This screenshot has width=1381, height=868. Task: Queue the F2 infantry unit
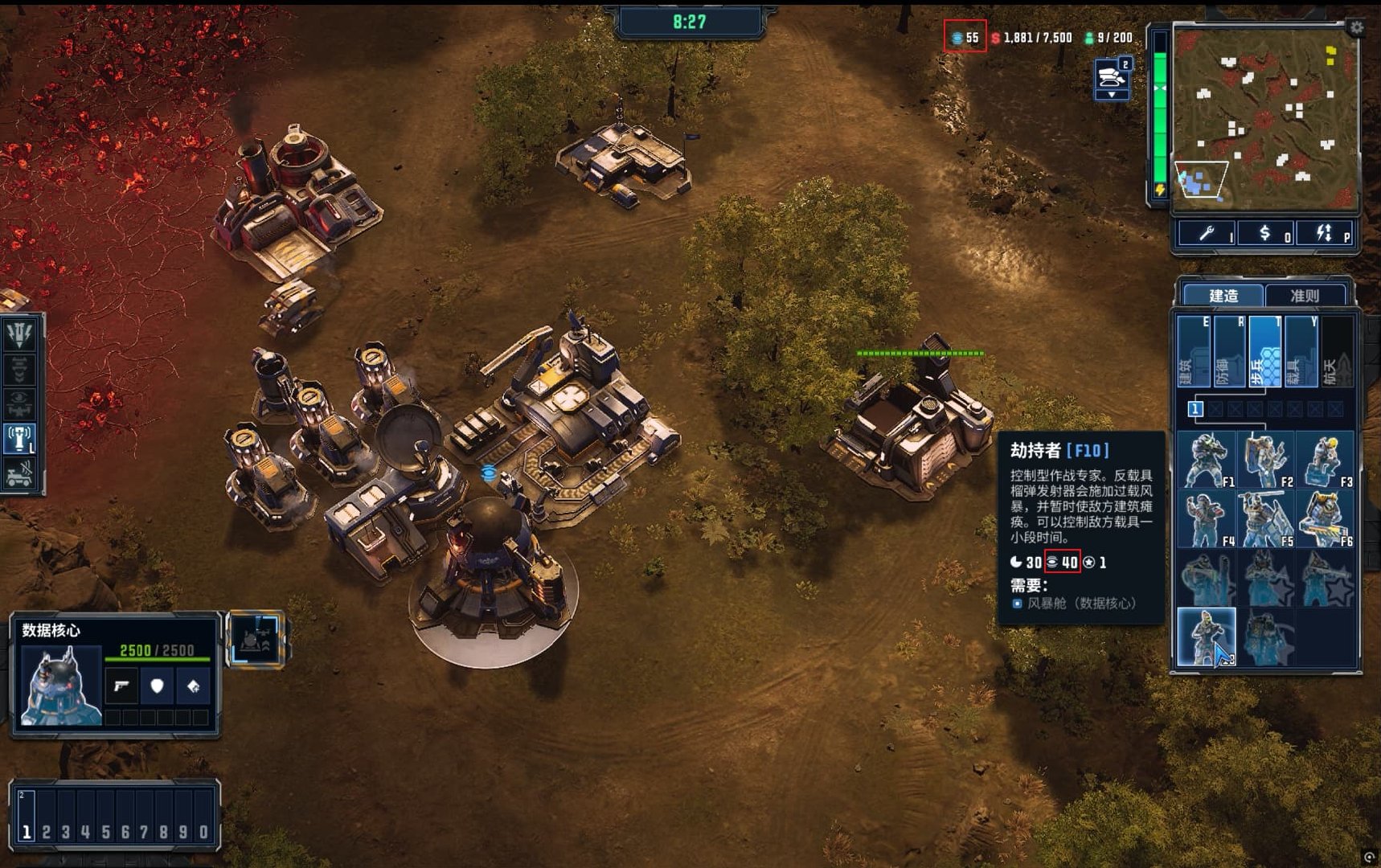tap(1265, 461)
